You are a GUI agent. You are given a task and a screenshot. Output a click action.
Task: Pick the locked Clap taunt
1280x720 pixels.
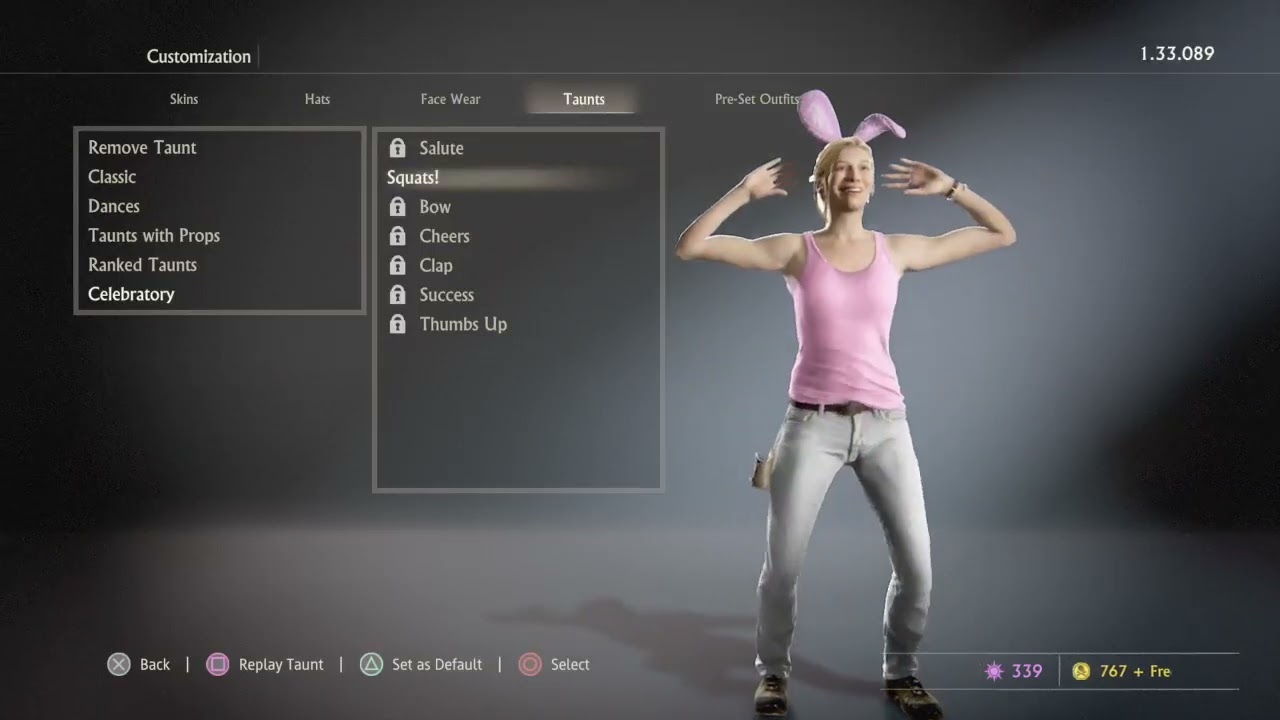coord(436,266)
